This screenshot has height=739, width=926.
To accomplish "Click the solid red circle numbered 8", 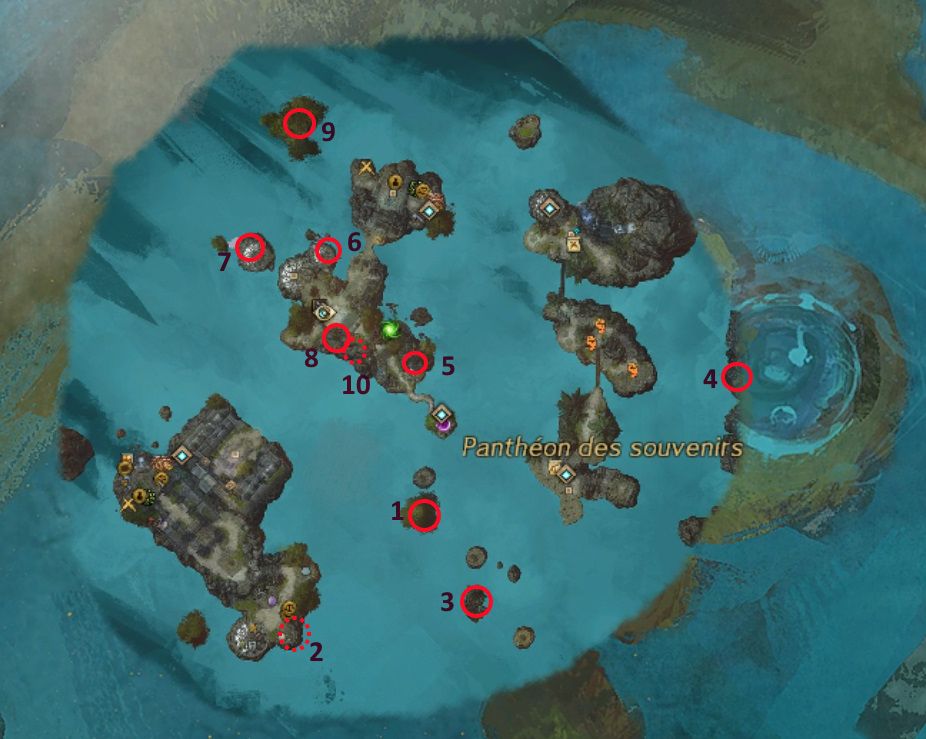I will (336, 338).
